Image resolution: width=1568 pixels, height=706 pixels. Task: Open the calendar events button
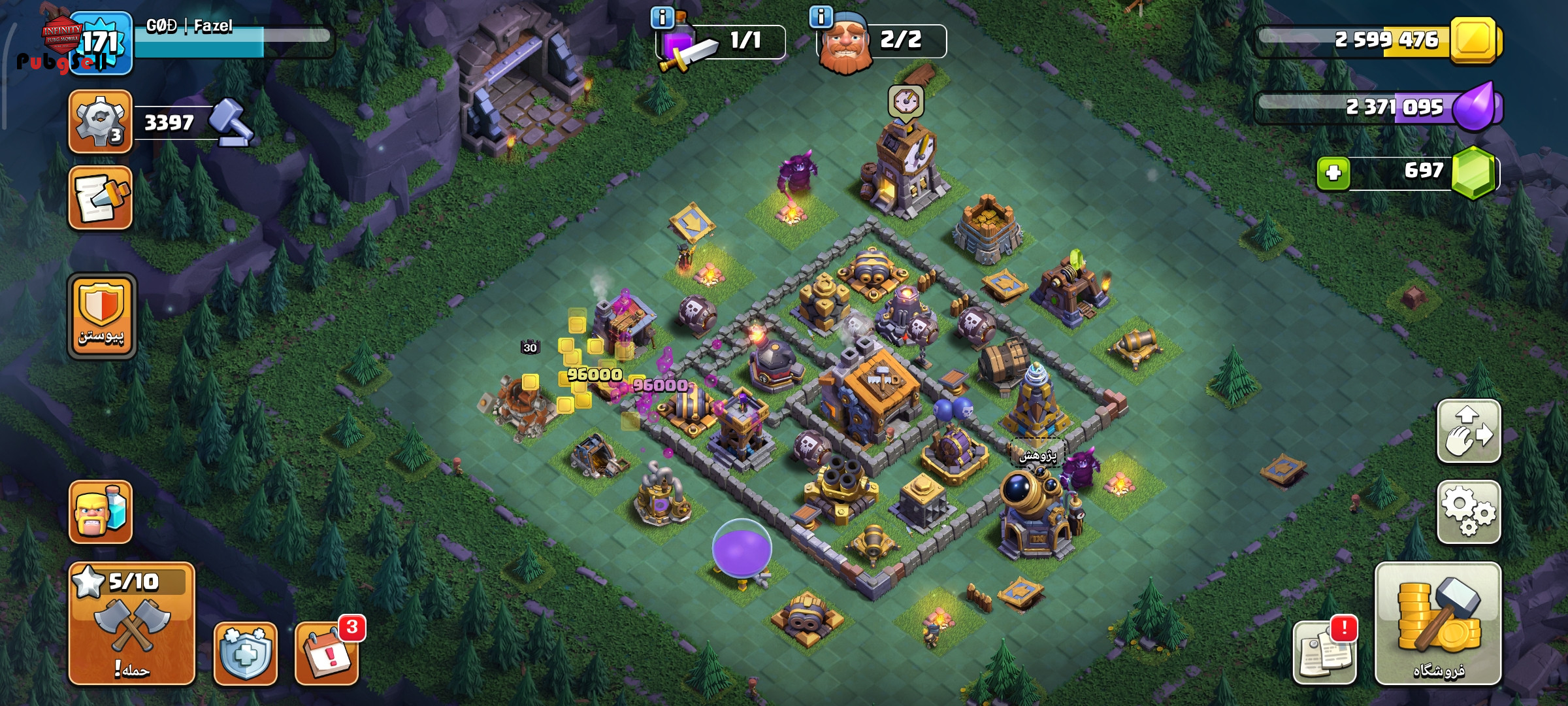point(327,653)
